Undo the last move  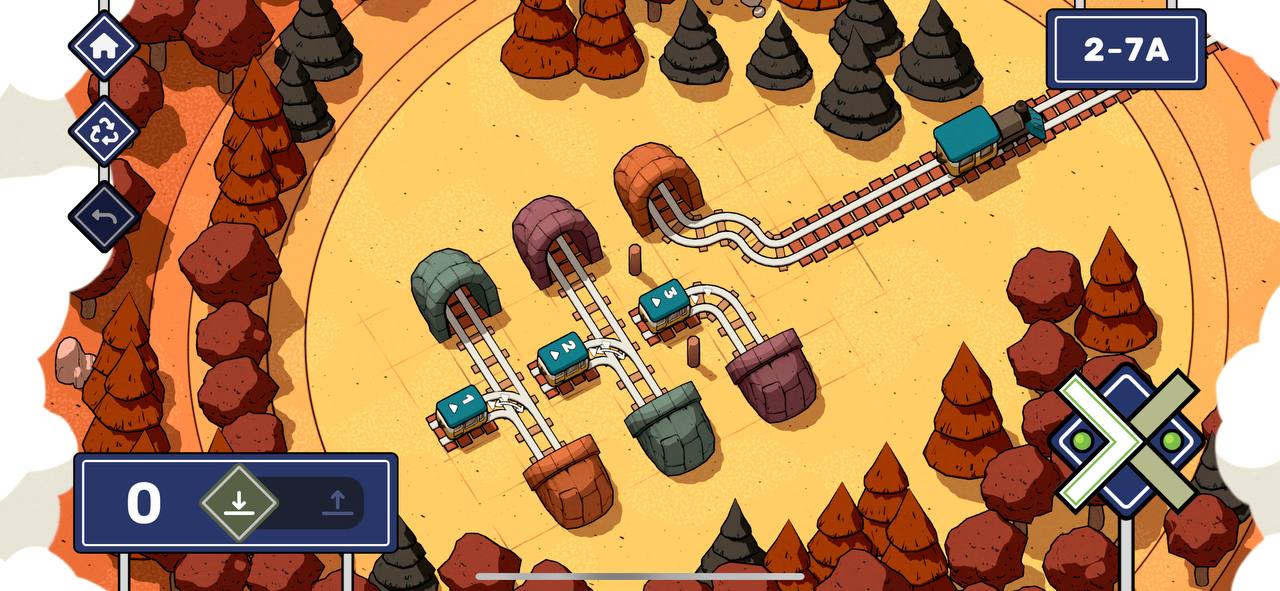point(103,215)
